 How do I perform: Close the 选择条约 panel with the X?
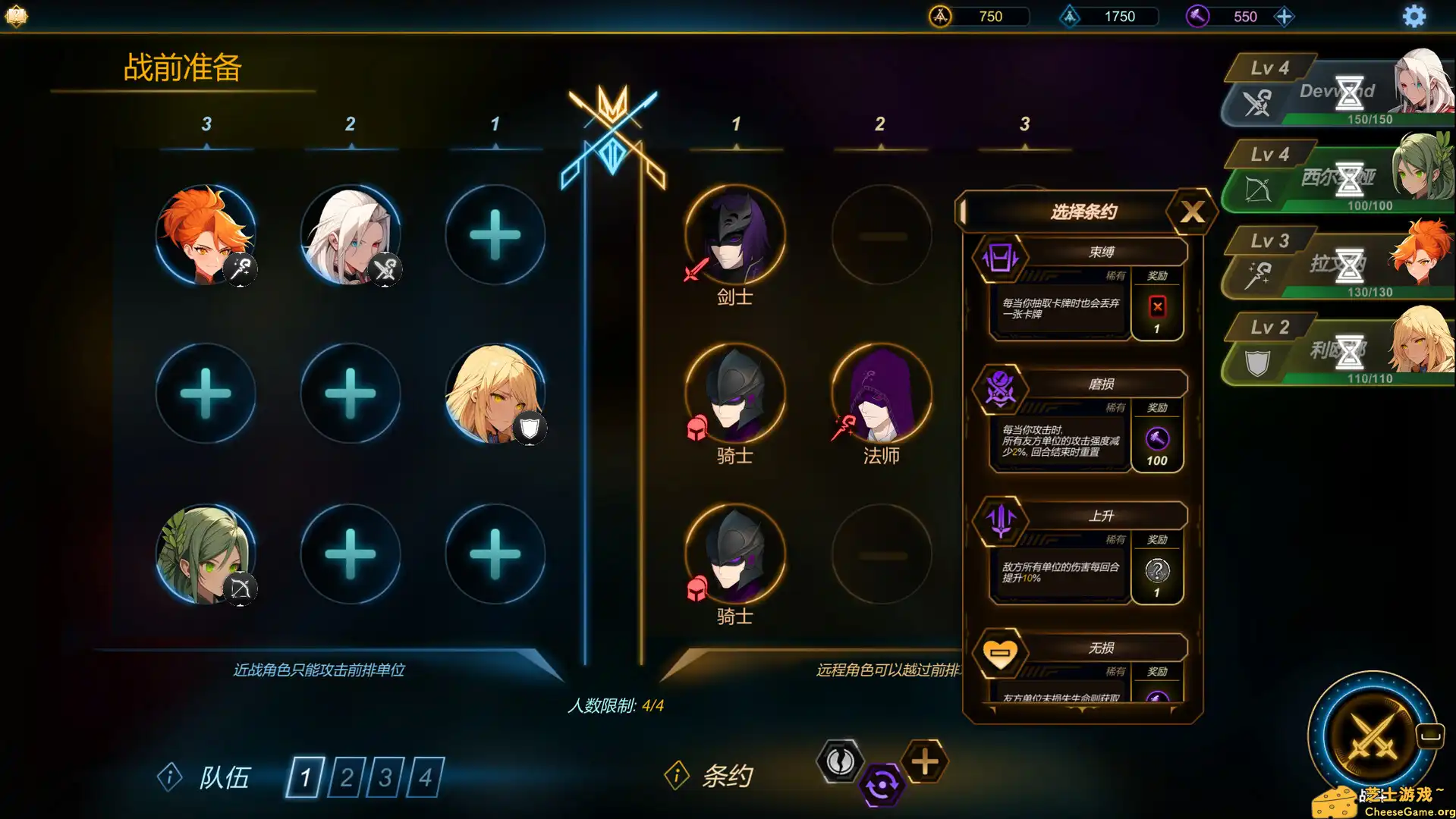click(x=1192, y=212)
